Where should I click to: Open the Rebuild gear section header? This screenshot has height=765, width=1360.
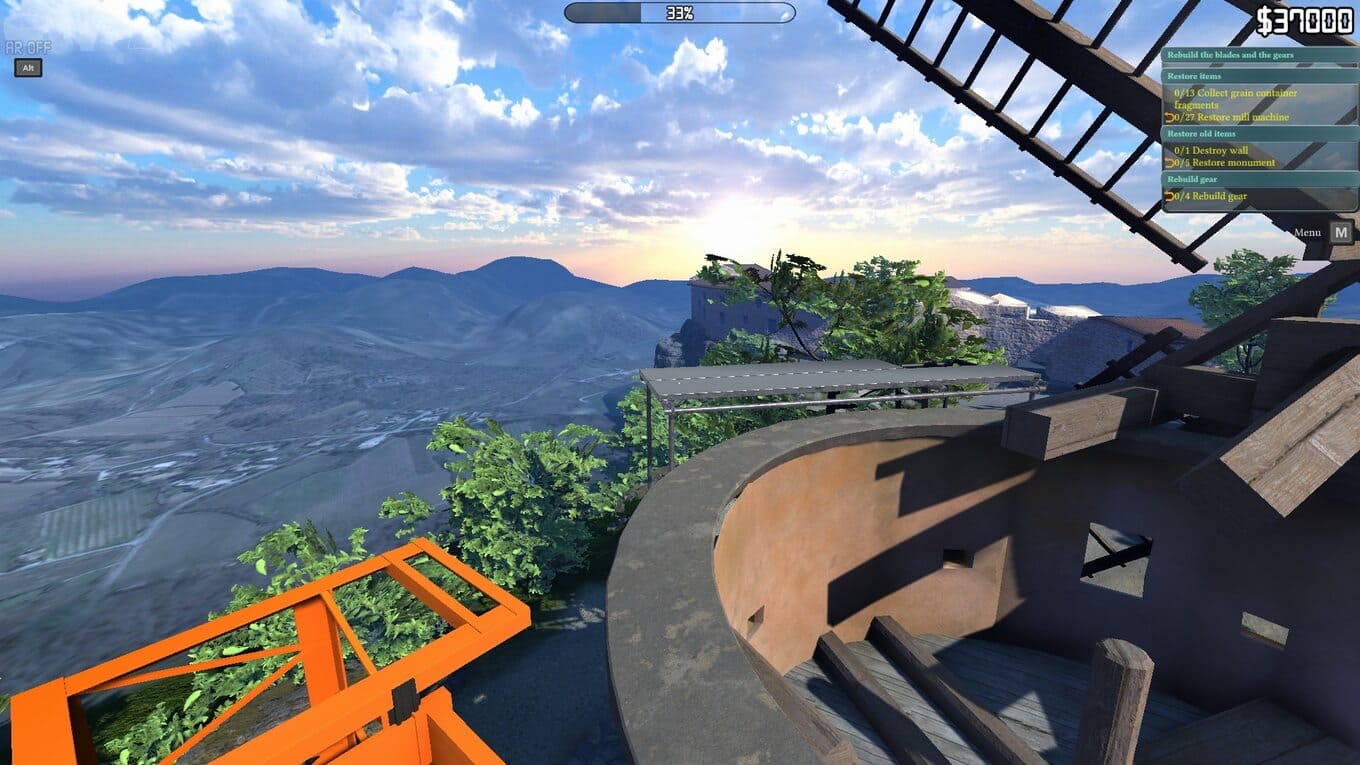click(1192, 179)
